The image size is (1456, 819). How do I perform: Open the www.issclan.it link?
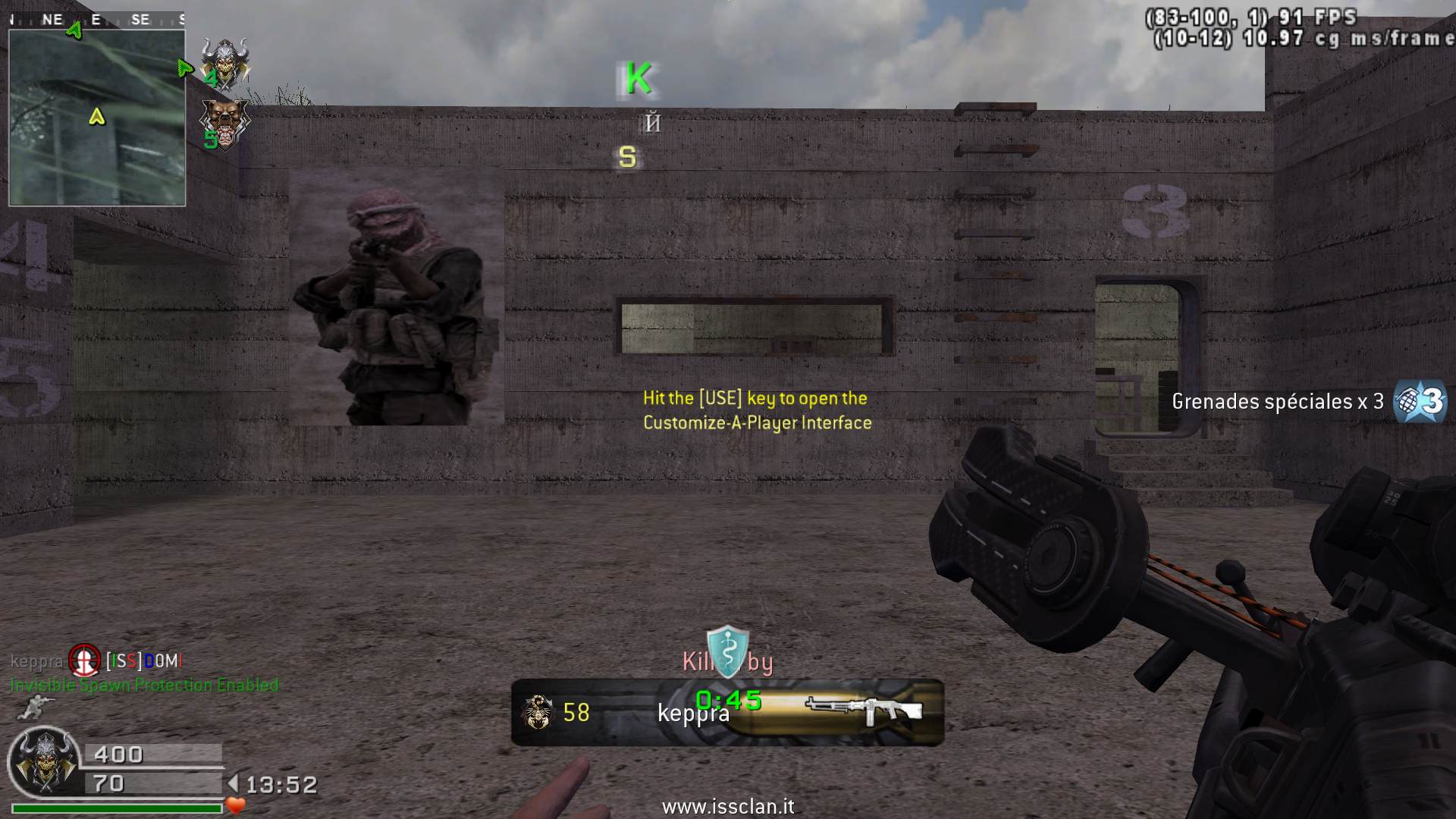point(727,807)
